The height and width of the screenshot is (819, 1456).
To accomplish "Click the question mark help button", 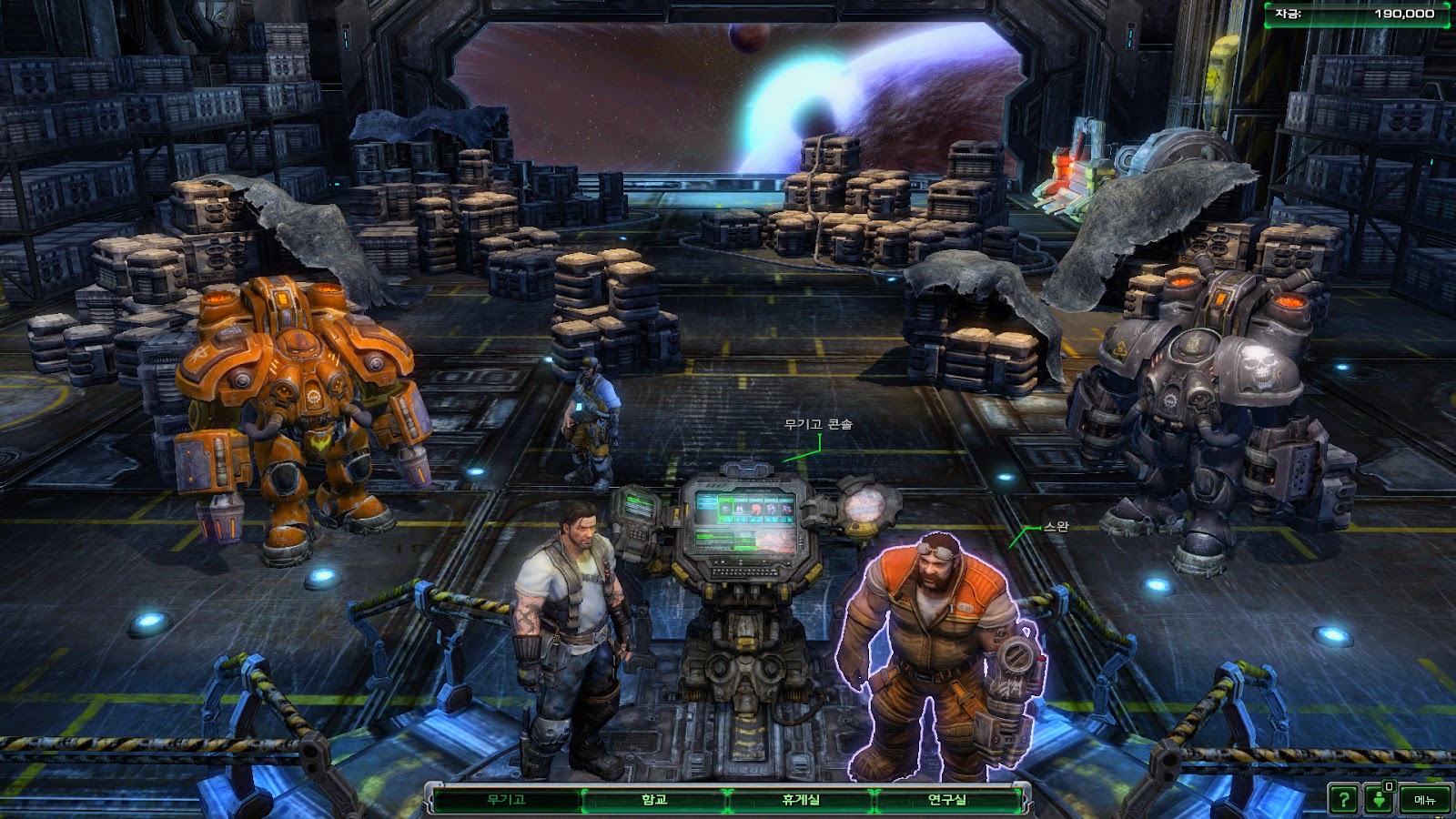I will [x=1343, y=800].
